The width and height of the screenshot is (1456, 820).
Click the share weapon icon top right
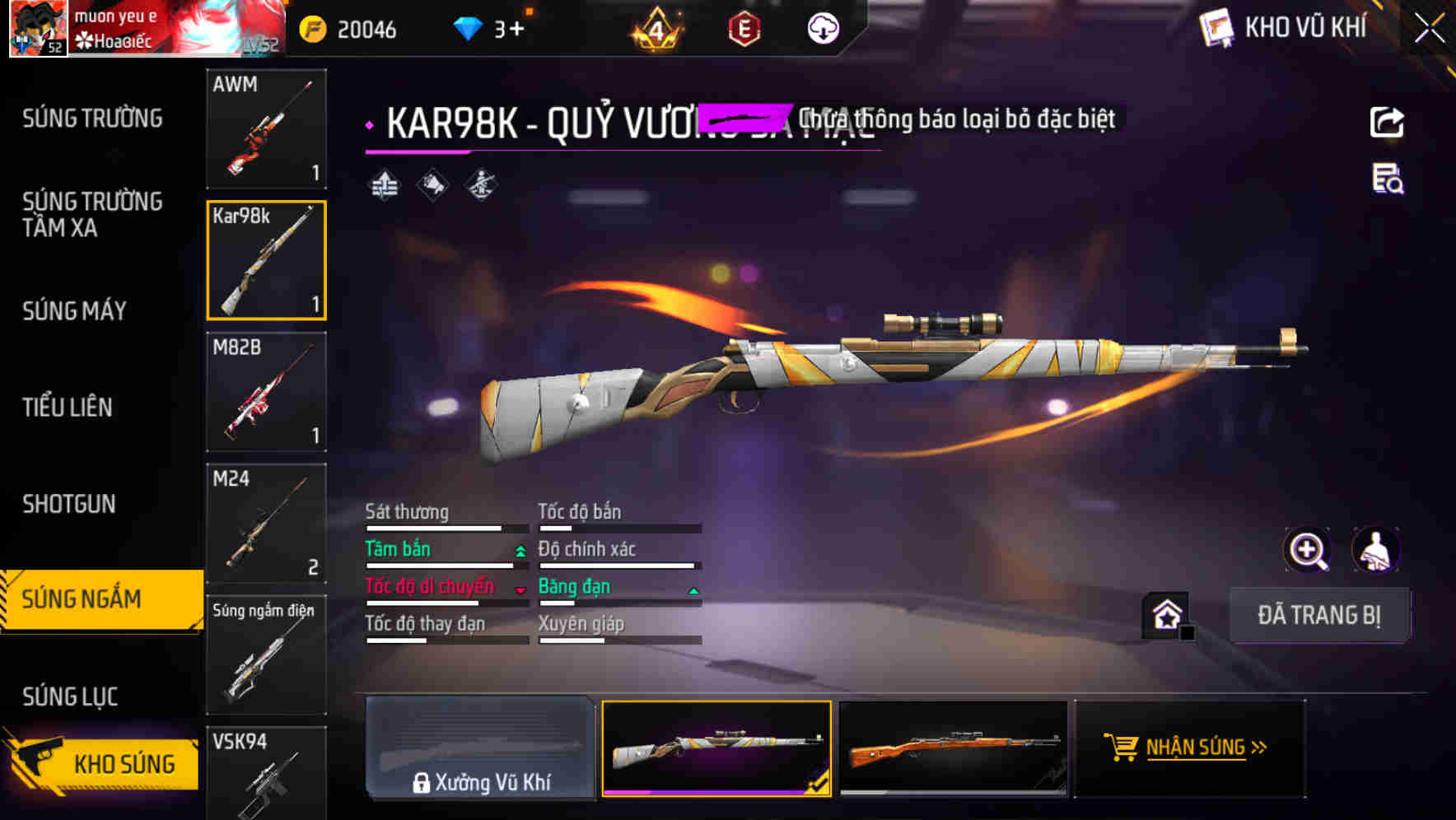click(1388, 122)
